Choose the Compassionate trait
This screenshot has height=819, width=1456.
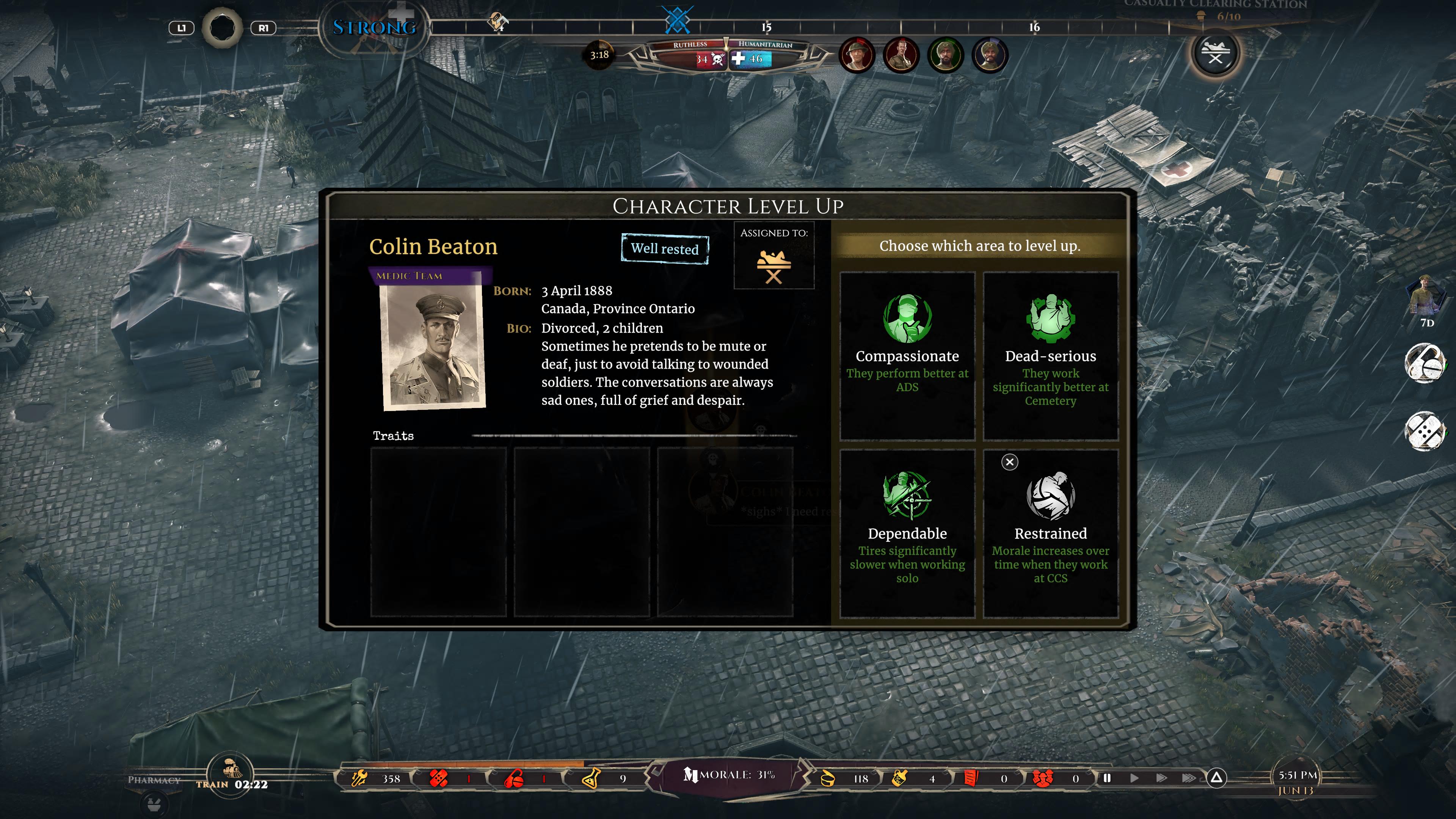(x=907, y=356)
